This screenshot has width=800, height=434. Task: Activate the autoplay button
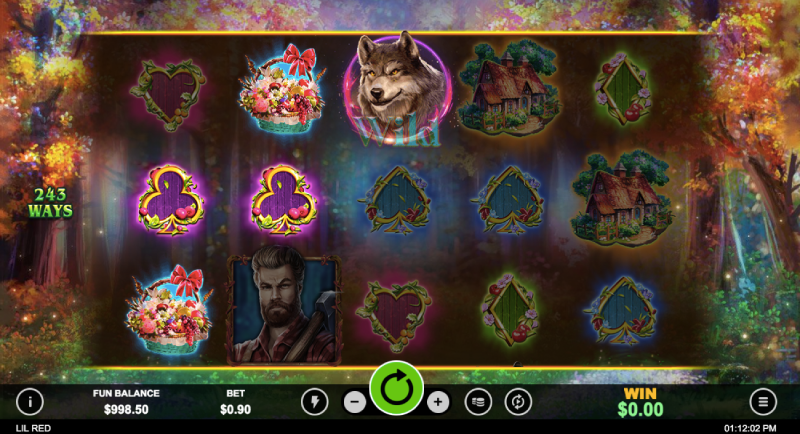pyautogui.click(x=518, y=402)
